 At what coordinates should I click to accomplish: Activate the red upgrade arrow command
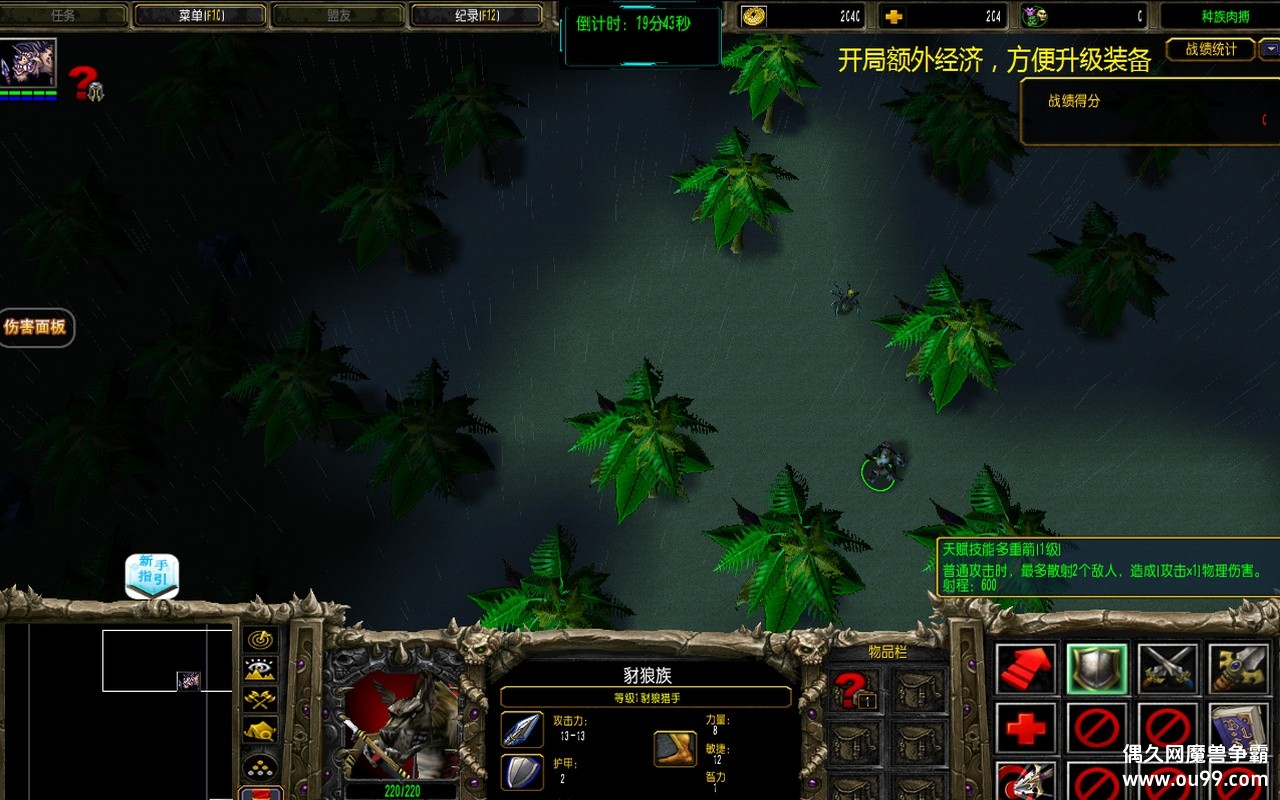[1026, 669]
